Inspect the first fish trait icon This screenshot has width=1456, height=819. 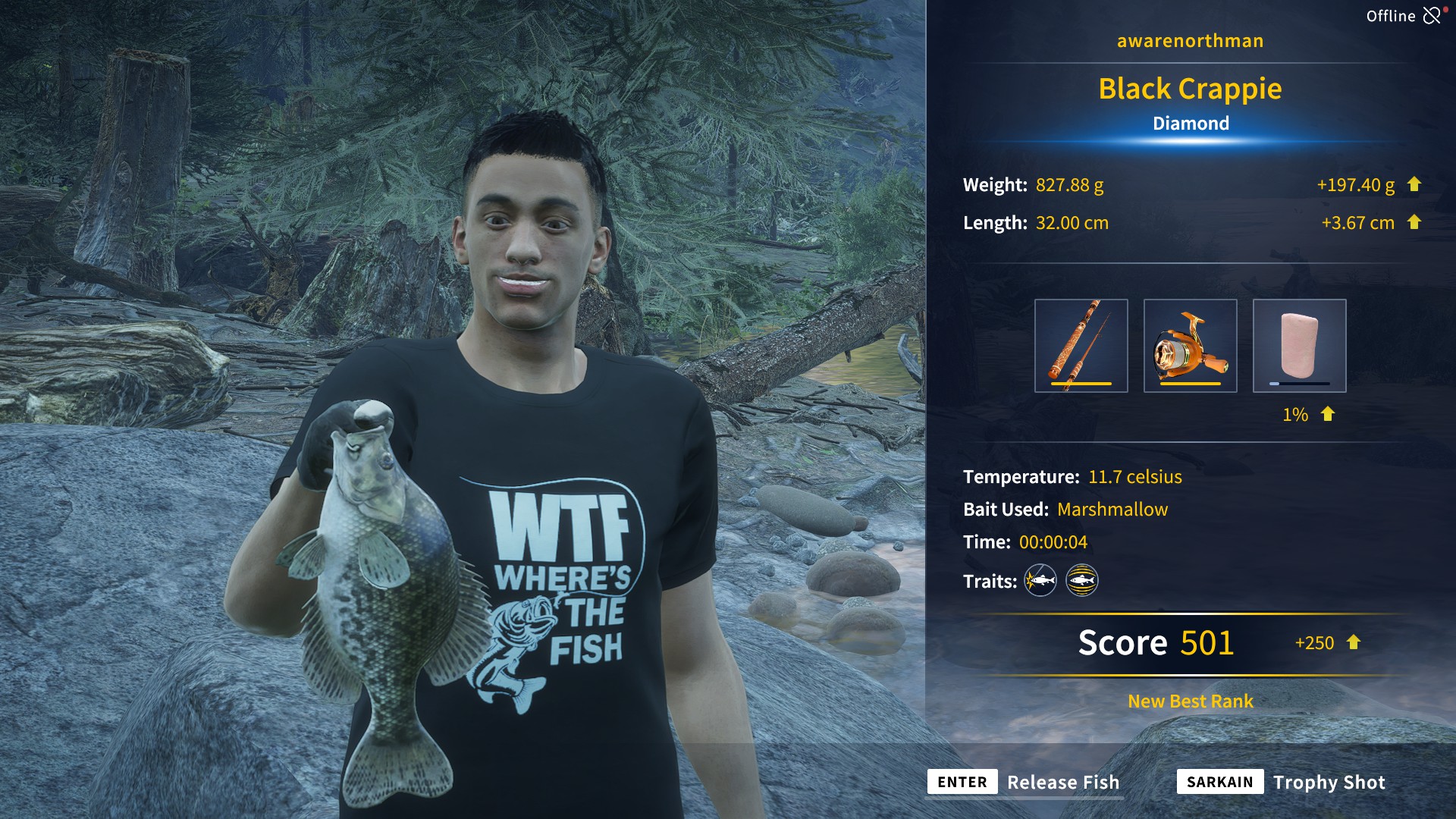[1040, 581]
